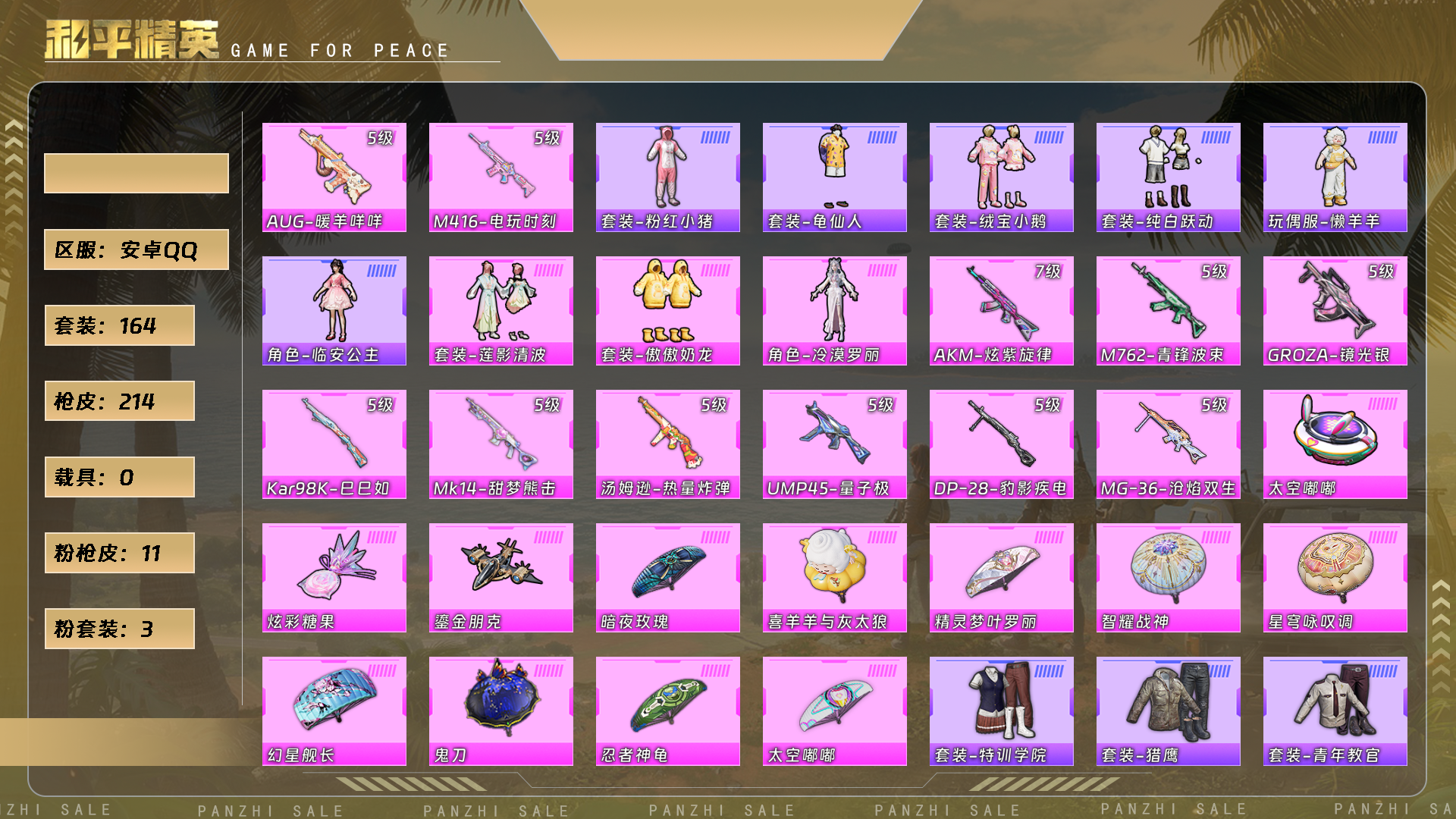Open the GROZA-镜光银 gun skin tile

pos(1335,311)
